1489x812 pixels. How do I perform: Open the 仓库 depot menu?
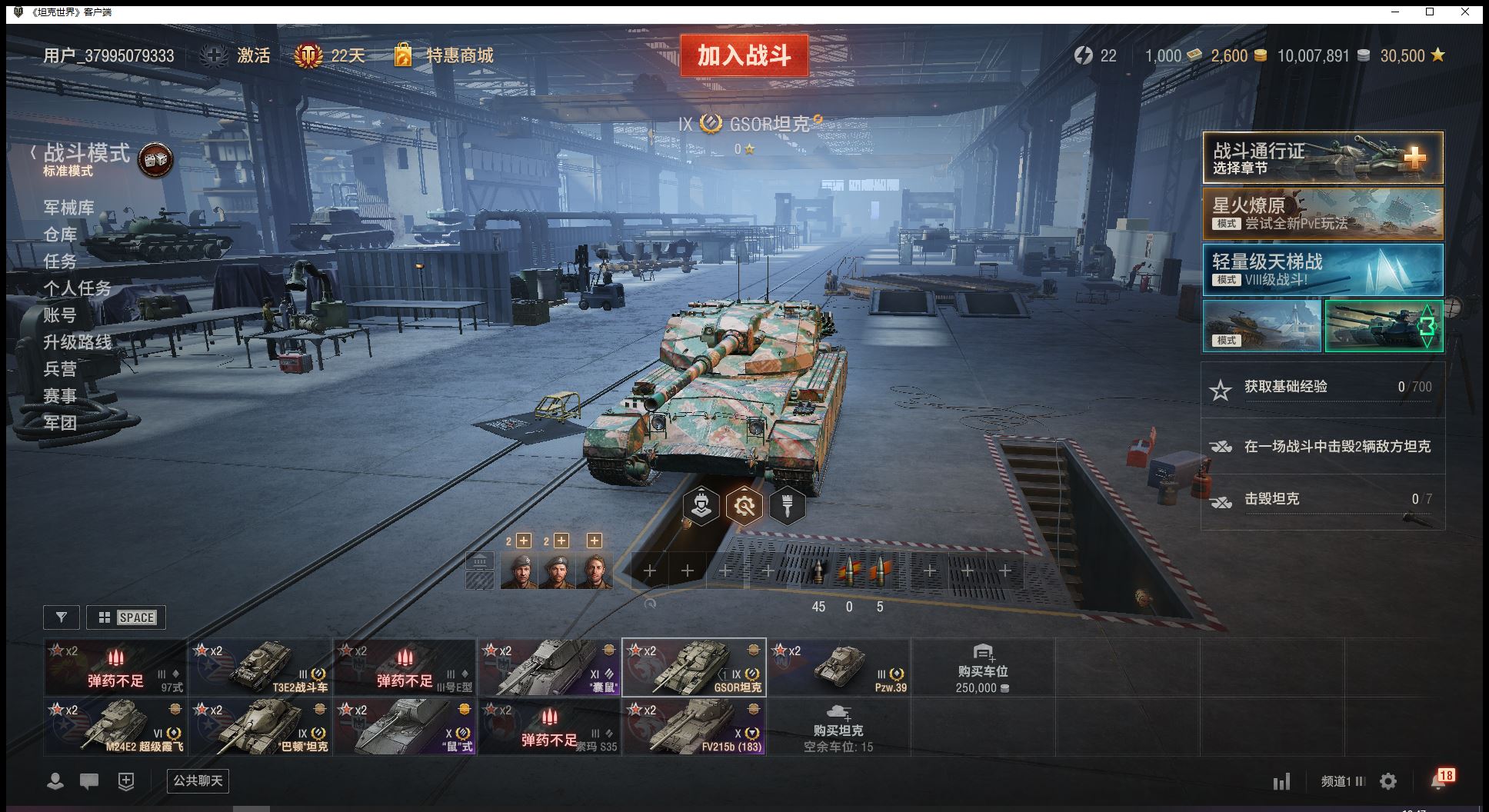60,235
